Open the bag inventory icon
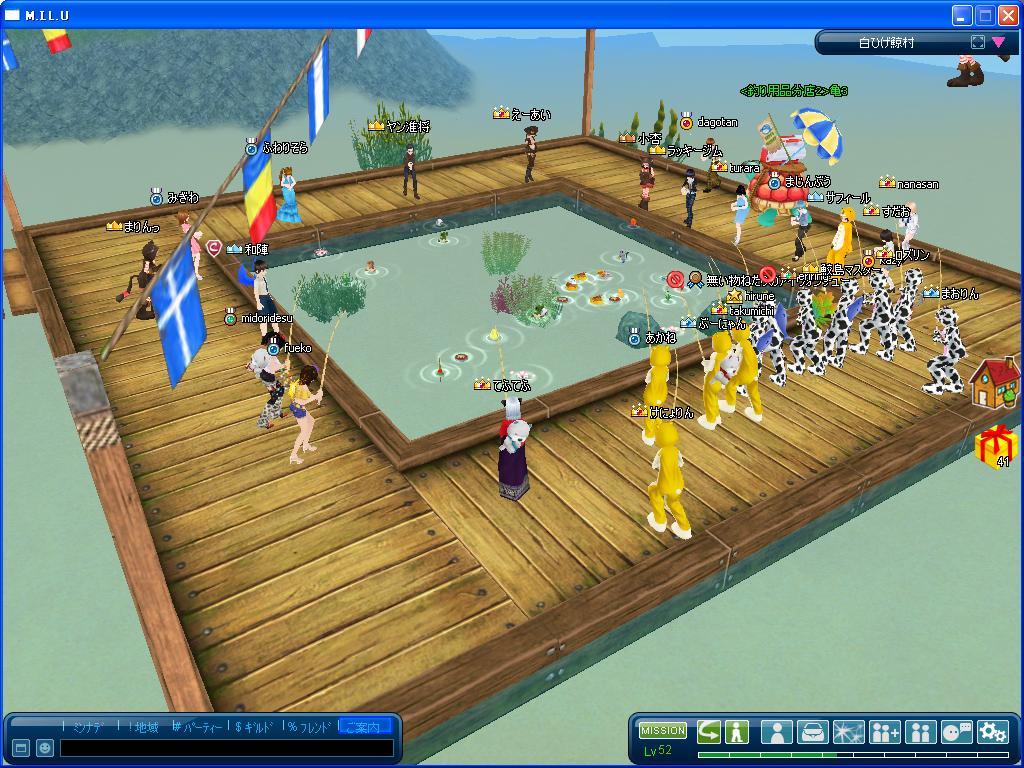 point(812,732)
